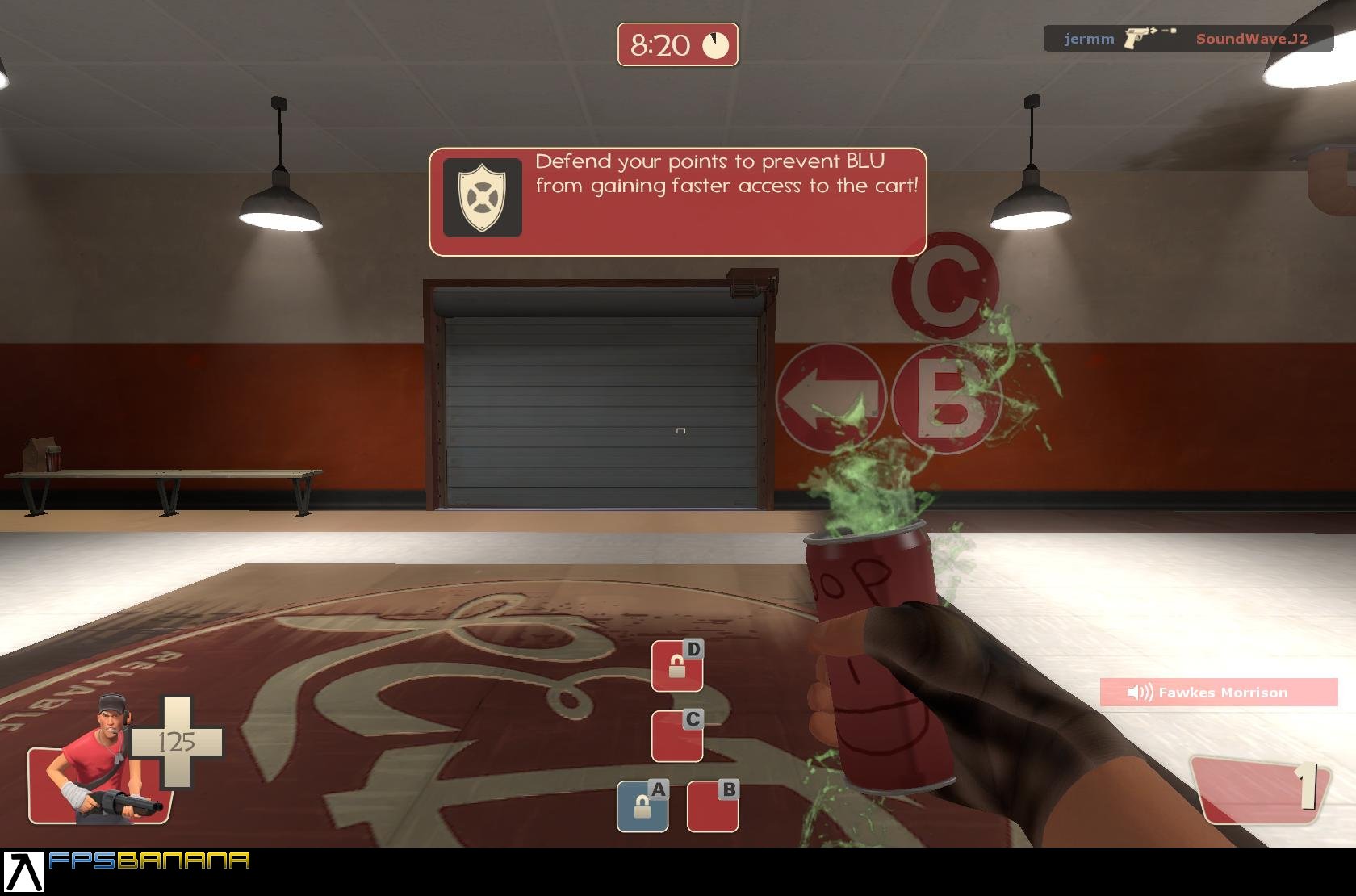Click the 8:20 round timer display
Image resolution: width=1356 pixels, height=896 pixels.
click(660, 46)
